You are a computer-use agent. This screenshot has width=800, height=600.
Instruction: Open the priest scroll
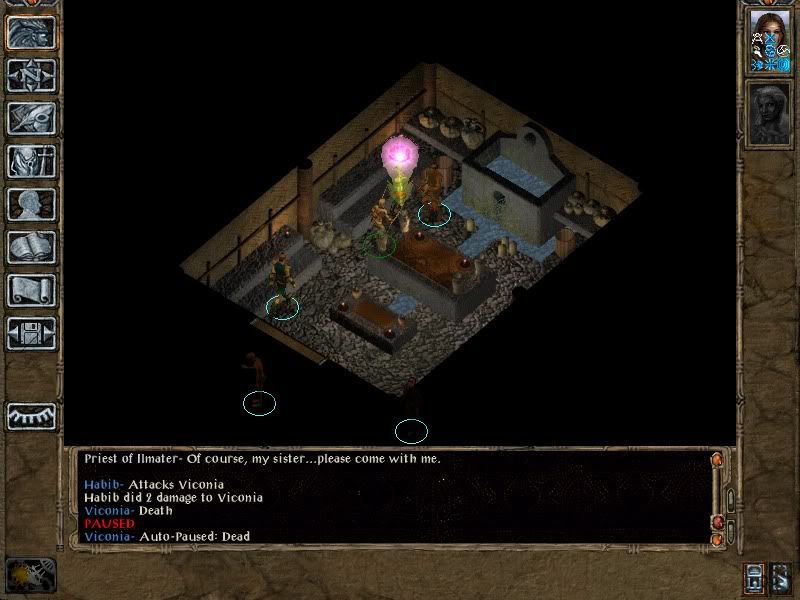pos(32,290)
